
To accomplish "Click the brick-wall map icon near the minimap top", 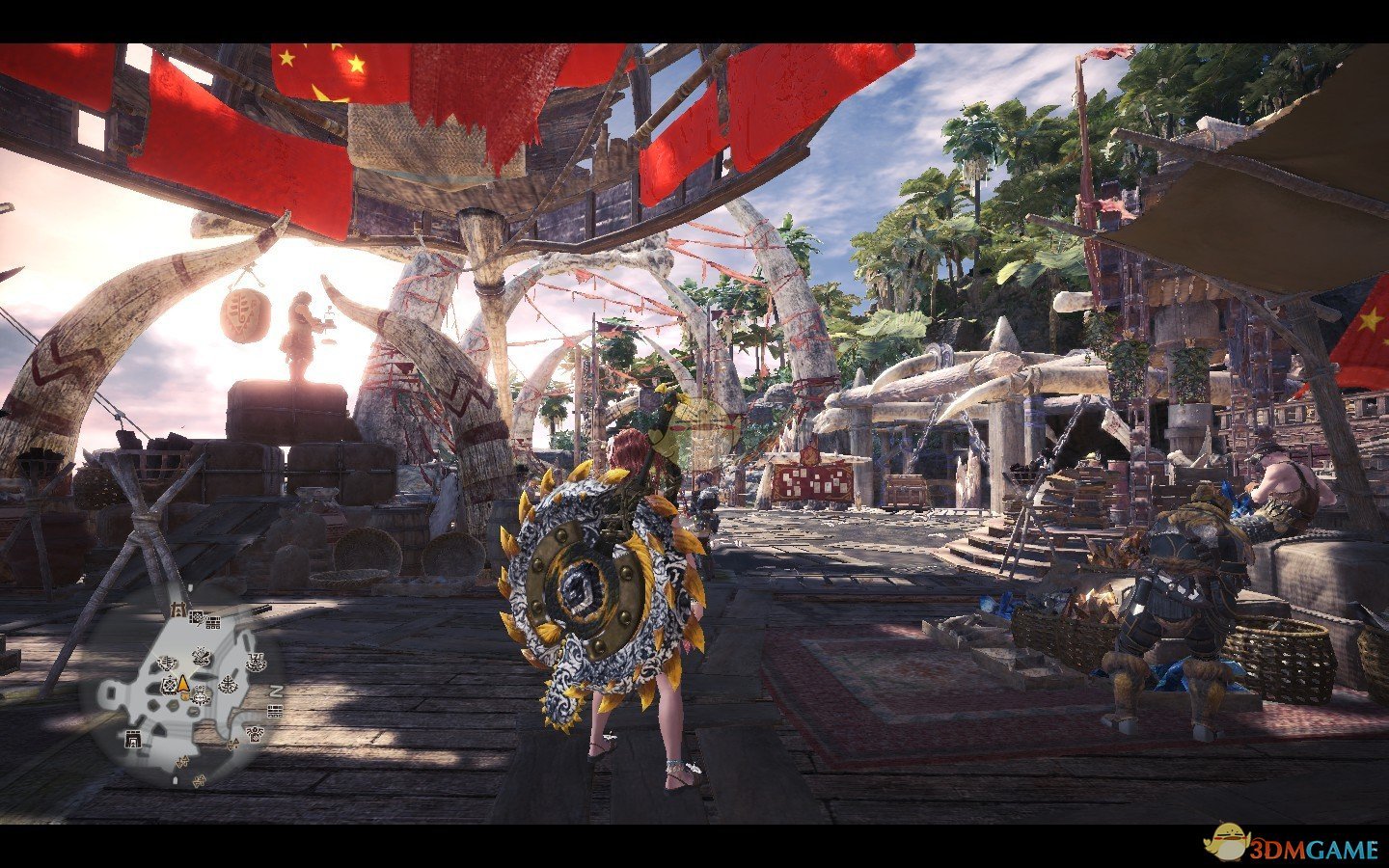I will [x=213, y=622].
